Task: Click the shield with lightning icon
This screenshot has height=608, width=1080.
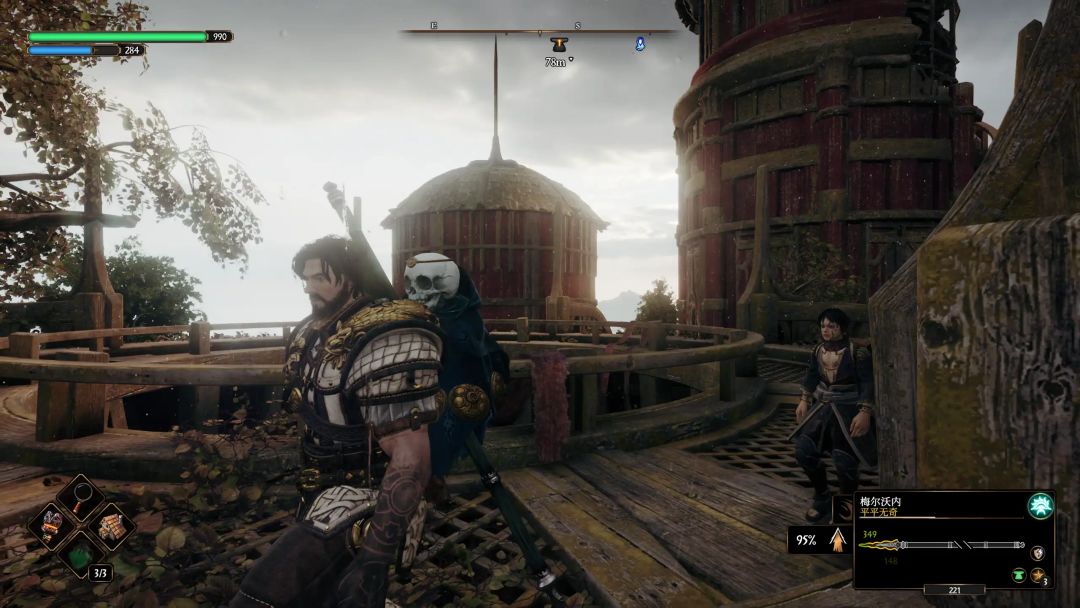Action: (1039, 552)
